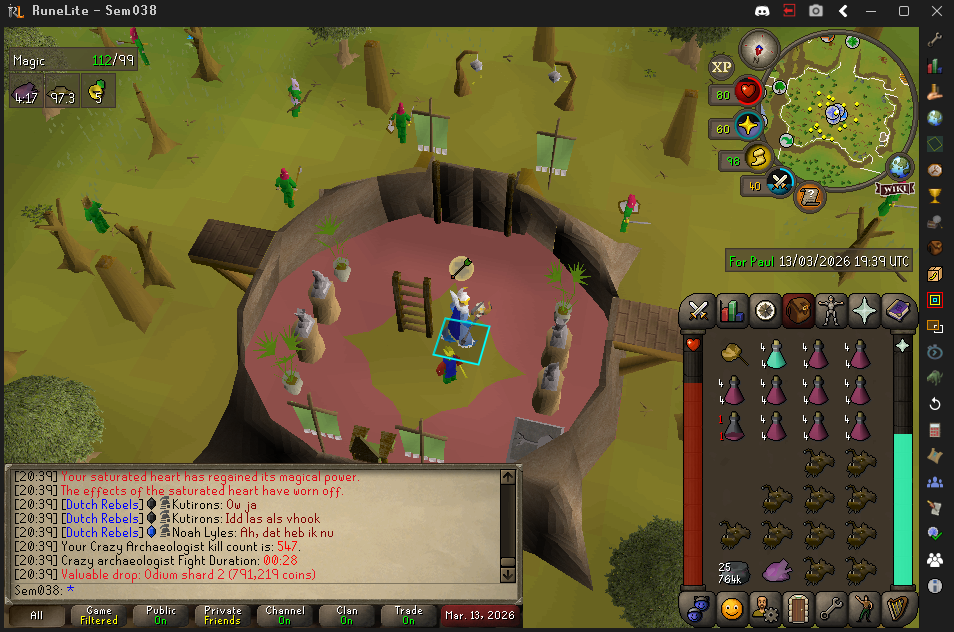Open the Prayer tab
The image size is (954, 632).
(864, 311)
